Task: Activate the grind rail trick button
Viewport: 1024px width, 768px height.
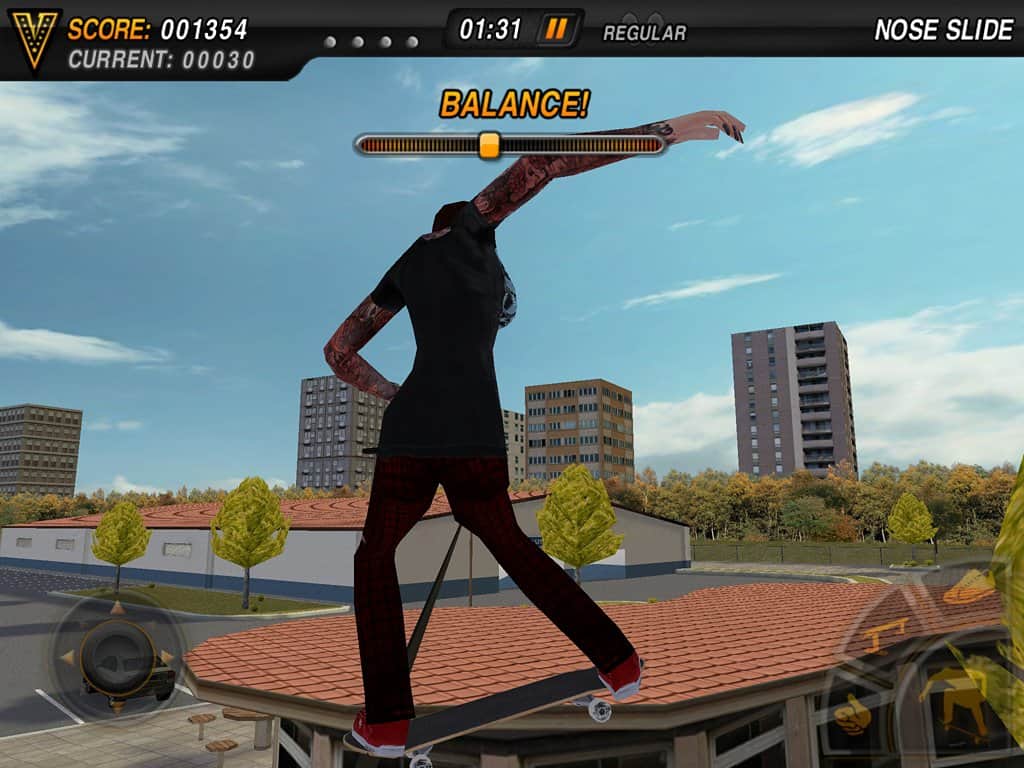Action: [x=885, y=634]
